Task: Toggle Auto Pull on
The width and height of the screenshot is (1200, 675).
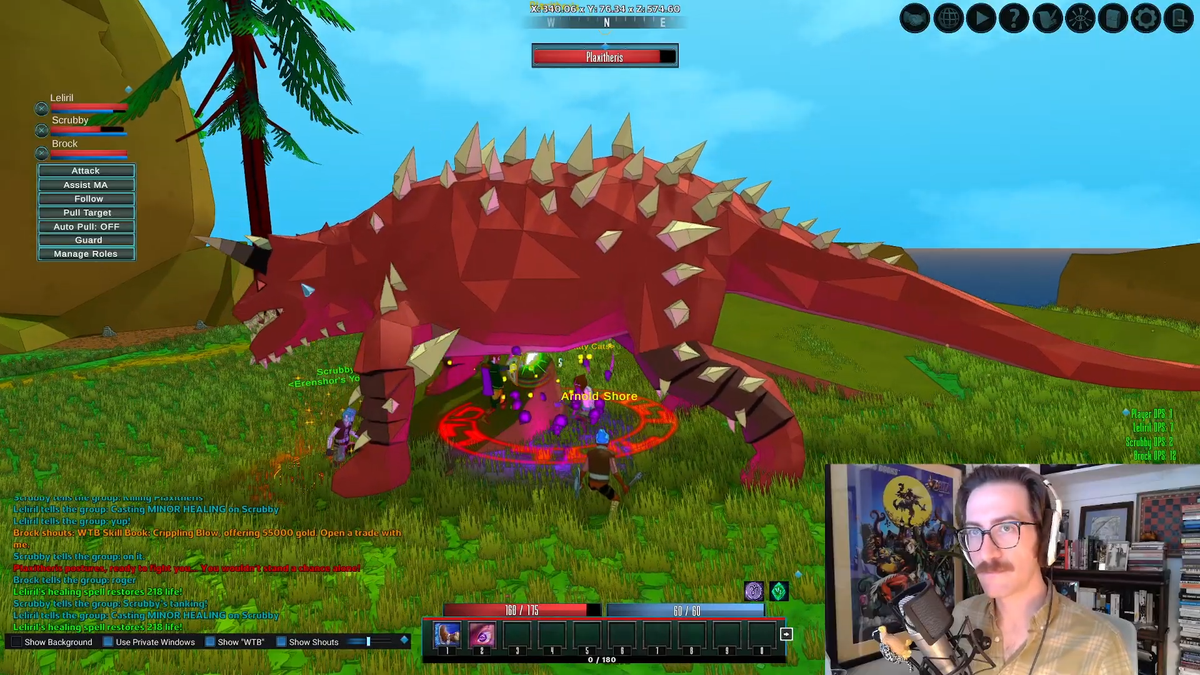Action: [x=86, y=227]
